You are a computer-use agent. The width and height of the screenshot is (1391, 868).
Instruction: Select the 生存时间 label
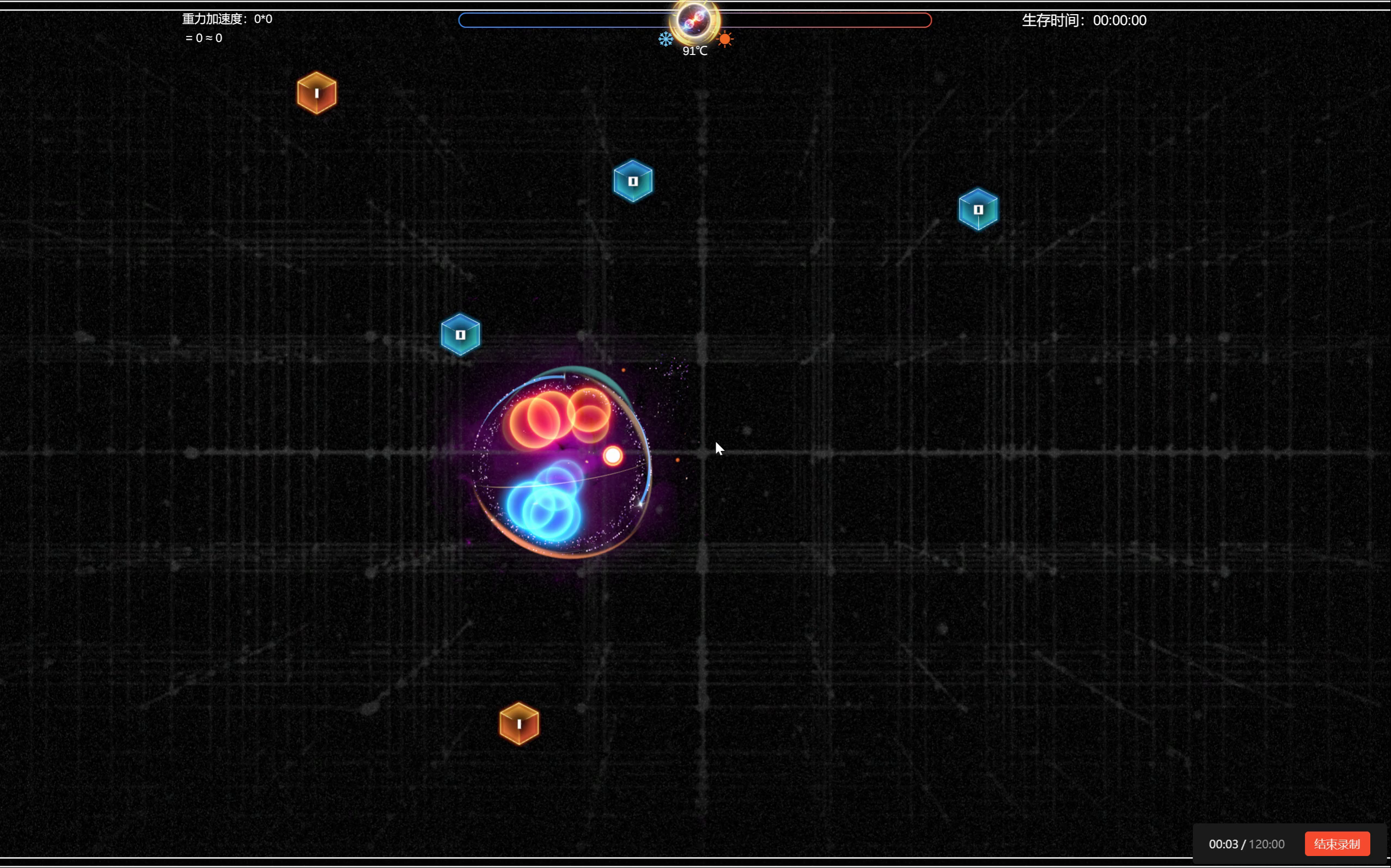tap(1052, 20)
